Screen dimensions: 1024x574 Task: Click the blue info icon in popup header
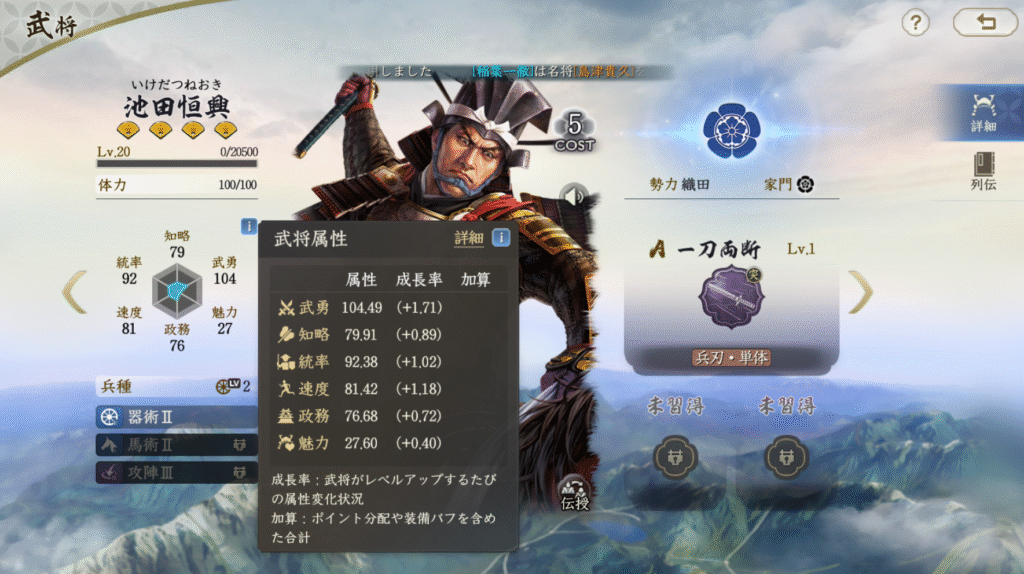501,238
